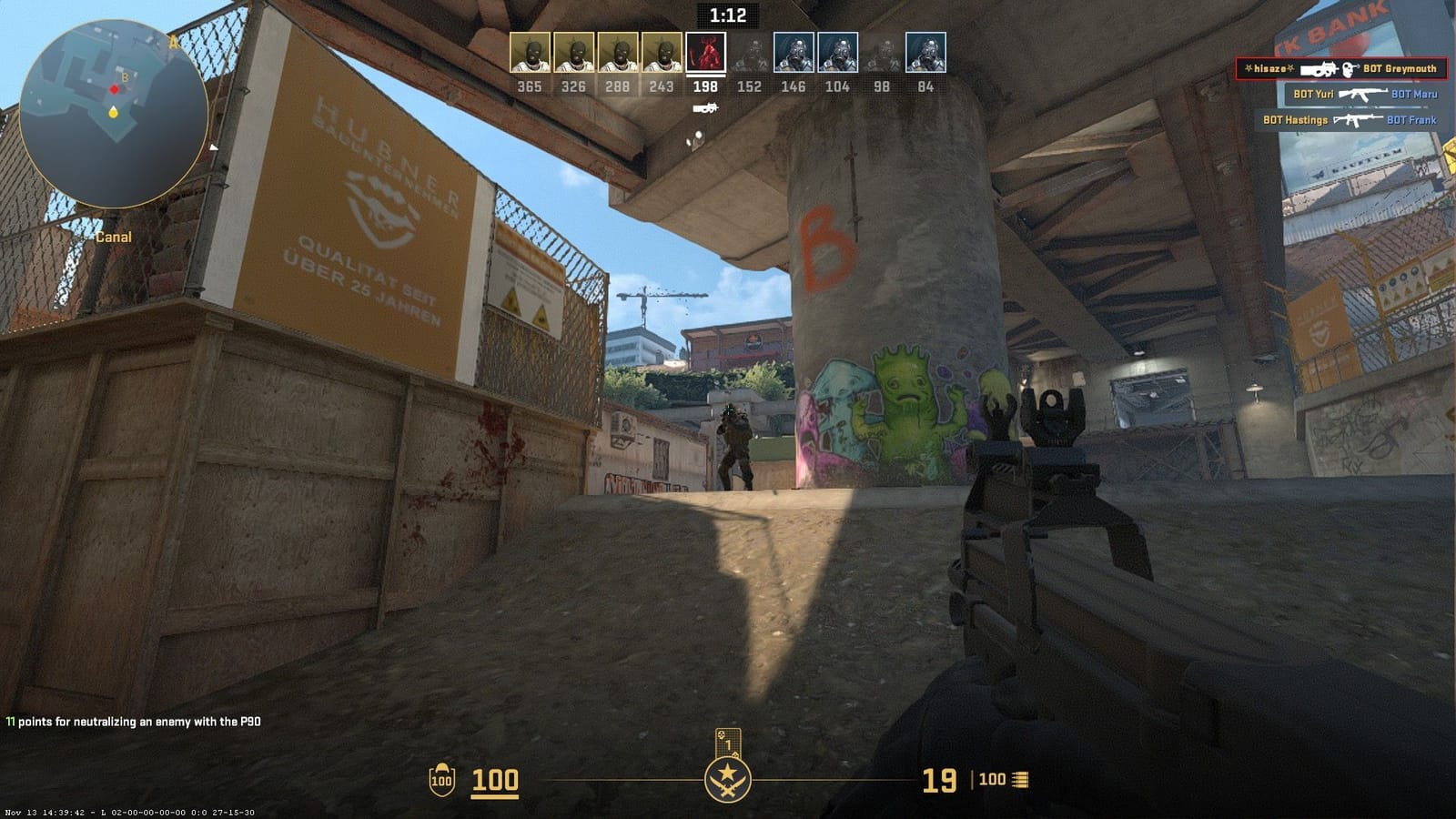This screenshot has height=819, width=1456.
Task: Click the armor helmet shield icon near health
Action: pyautogui.click(x=441, y=780)
